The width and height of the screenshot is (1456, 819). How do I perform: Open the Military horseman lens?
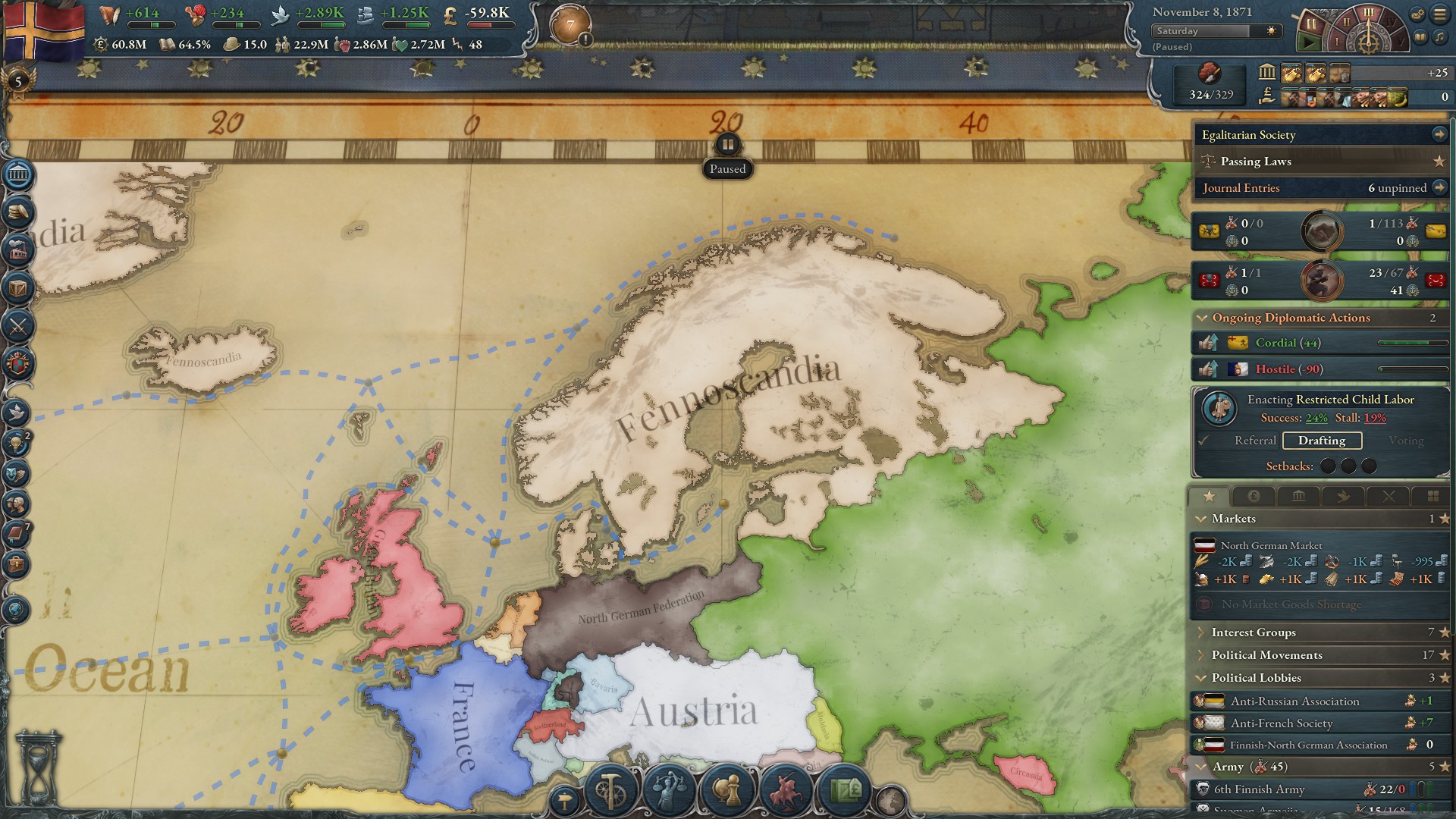(786, 792)
